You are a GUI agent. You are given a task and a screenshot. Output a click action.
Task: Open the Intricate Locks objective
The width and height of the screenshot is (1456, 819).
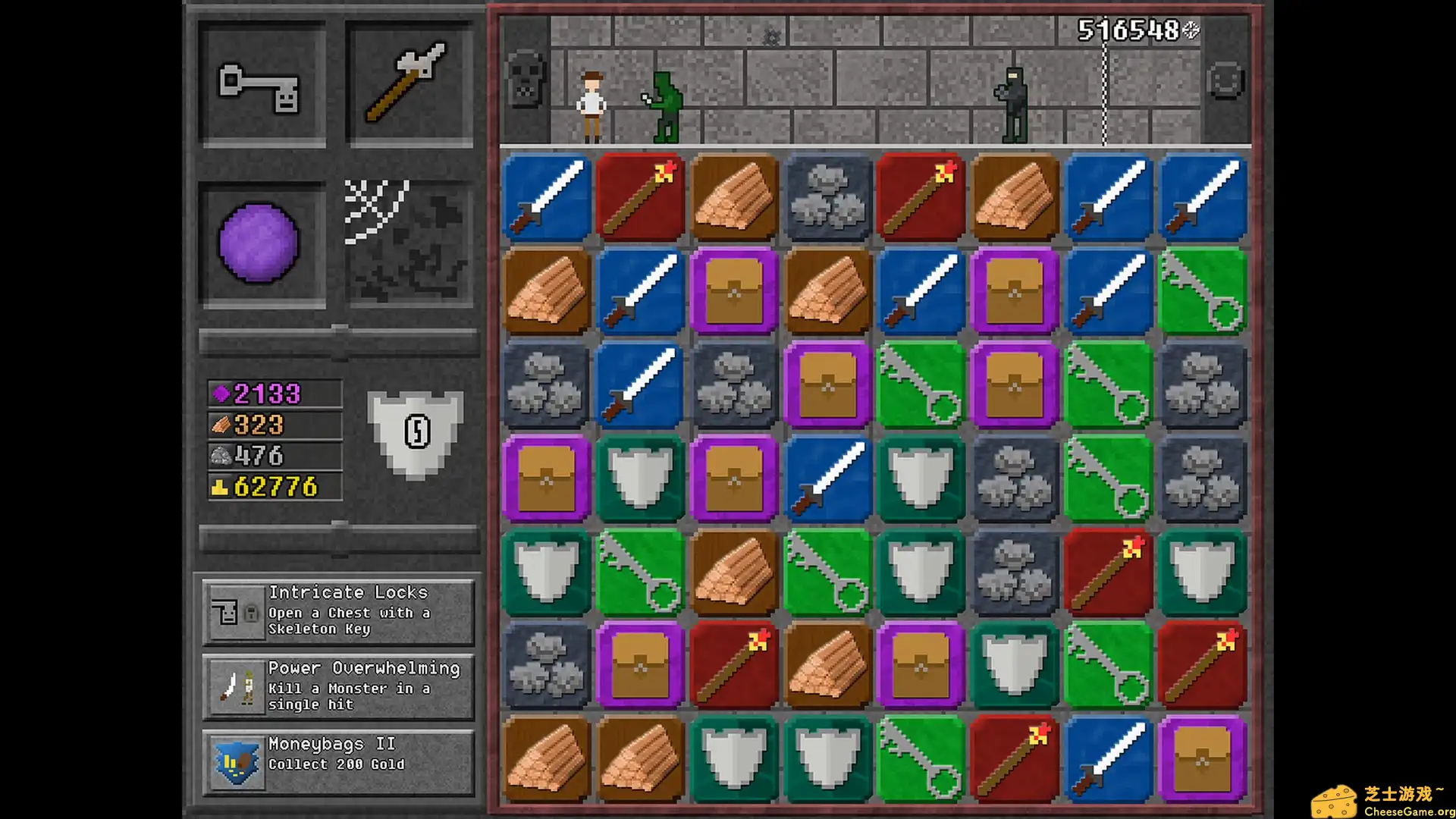(x=338, y=611)
